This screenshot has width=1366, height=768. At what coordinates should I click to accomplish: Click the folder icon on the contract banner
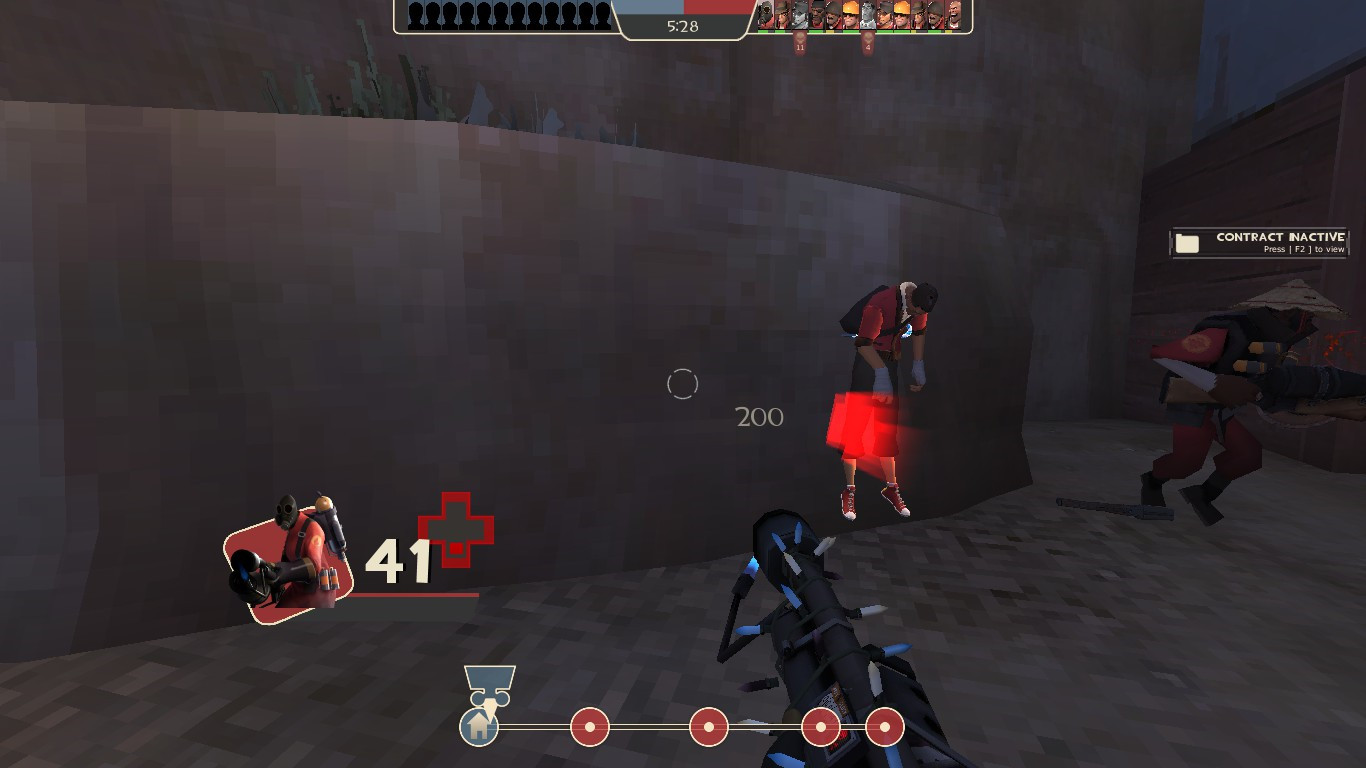pyautogui.click(x=1187, y=242)
